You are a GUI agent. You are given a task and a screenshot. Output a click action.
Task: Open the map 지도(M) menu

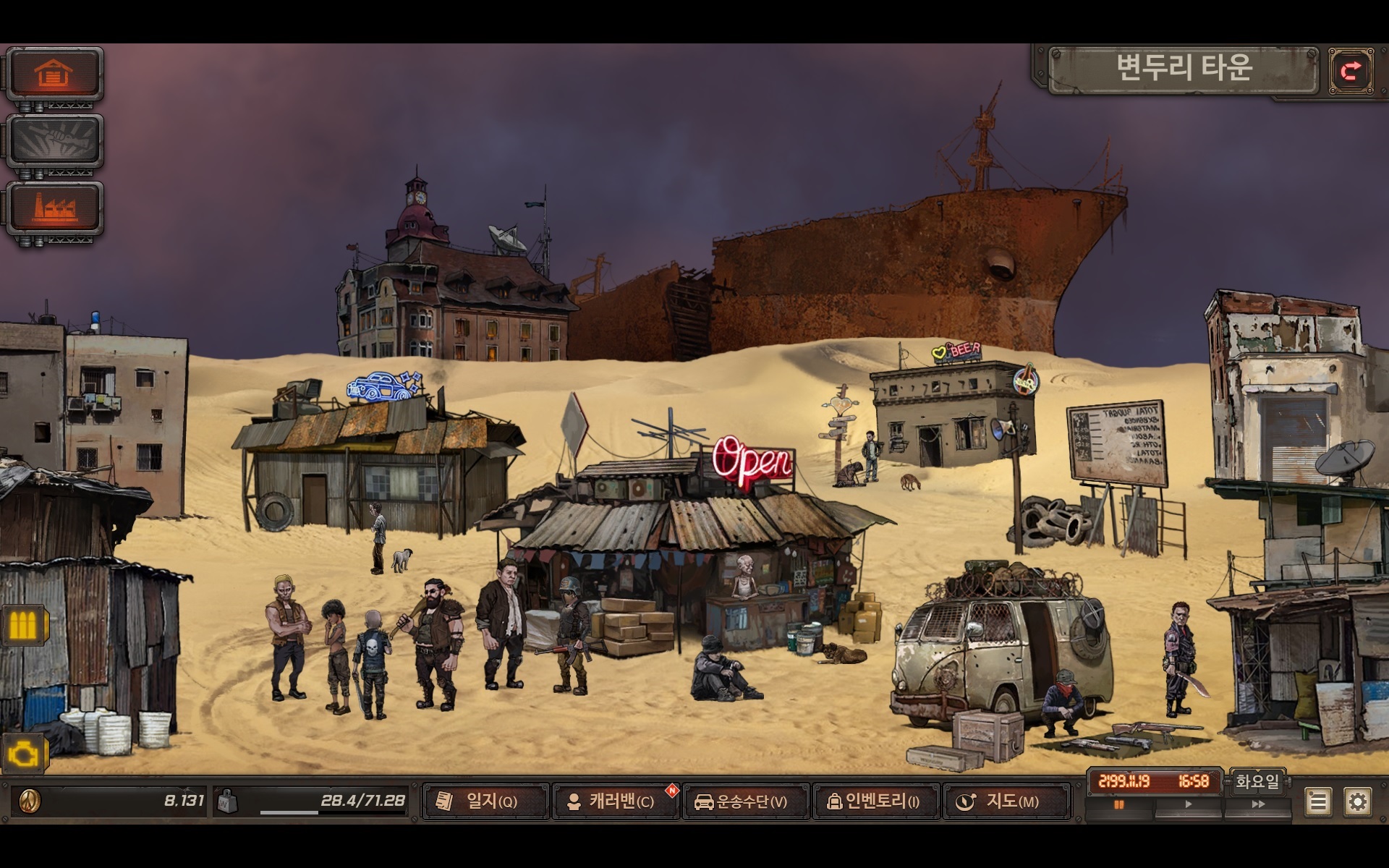(x=1006, y=801)
